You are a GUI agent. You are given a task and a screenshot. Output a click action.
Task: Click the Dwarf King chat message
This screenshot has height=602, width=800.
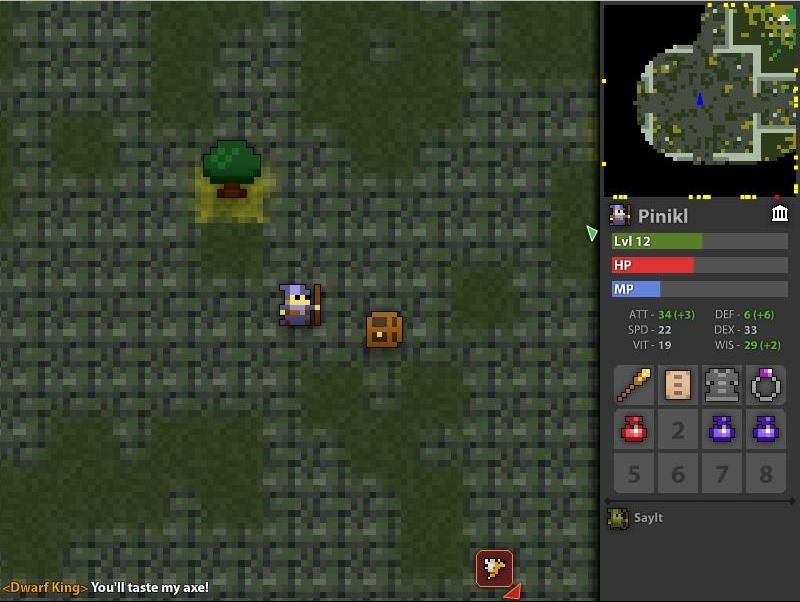[106, 588]
